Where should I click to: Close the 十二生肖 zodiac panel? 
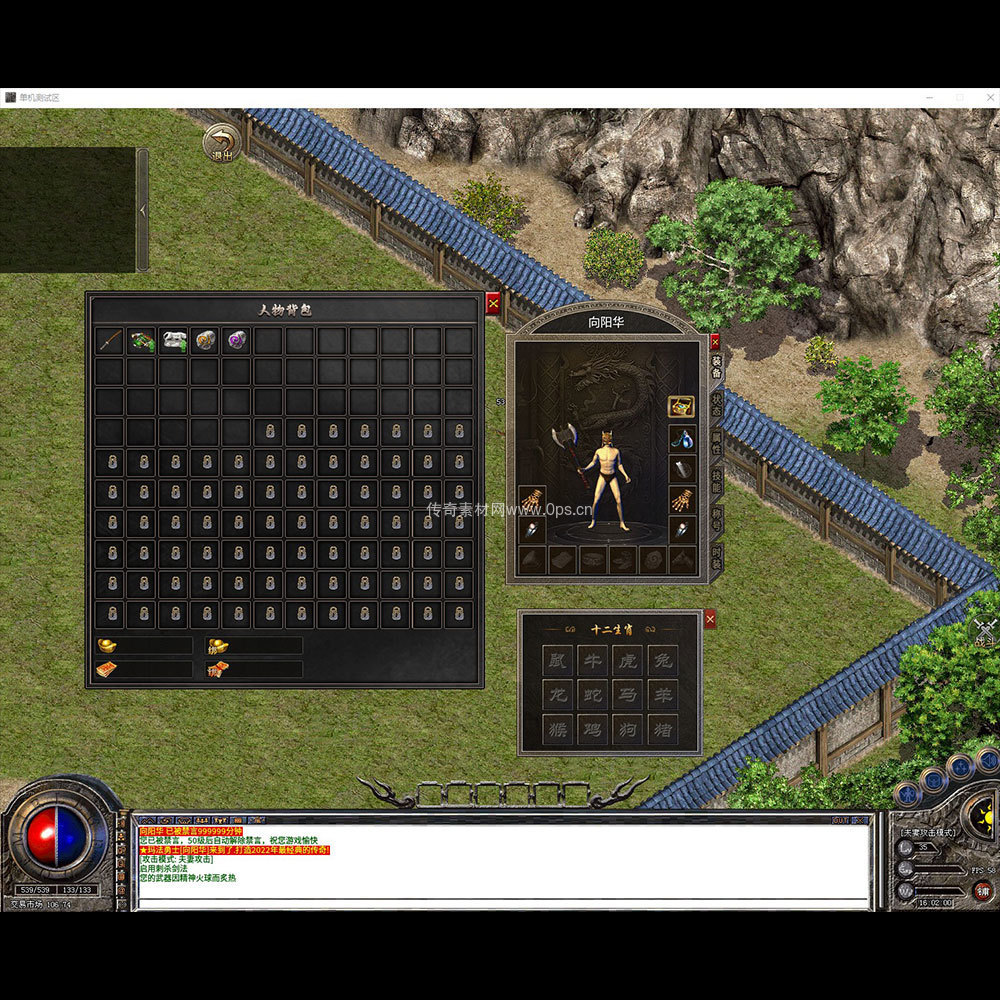(710, 620)
